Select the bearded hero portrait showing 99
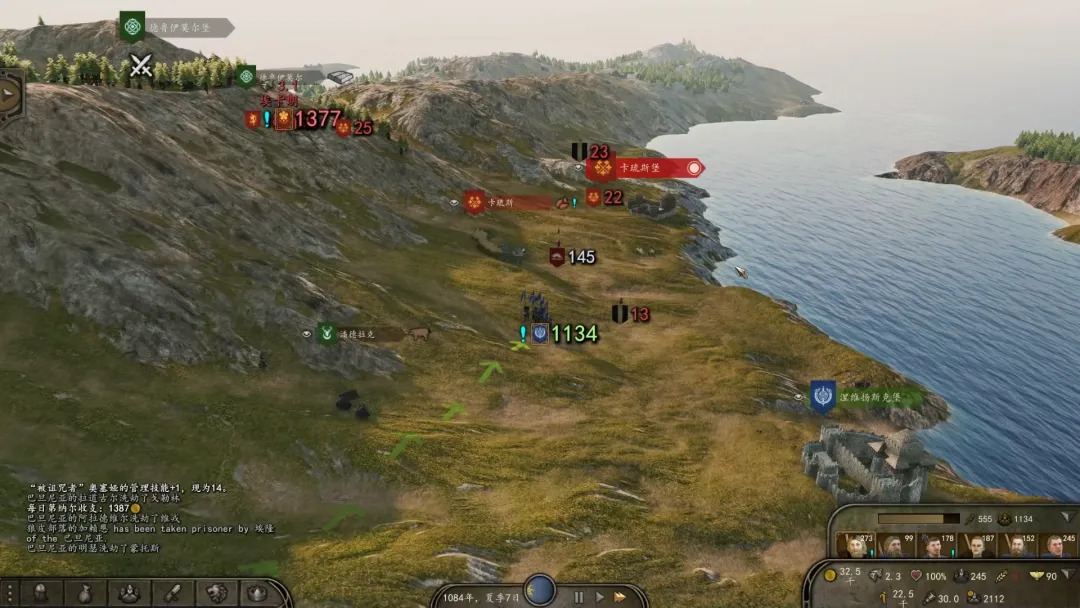 [x=895, y=545]
